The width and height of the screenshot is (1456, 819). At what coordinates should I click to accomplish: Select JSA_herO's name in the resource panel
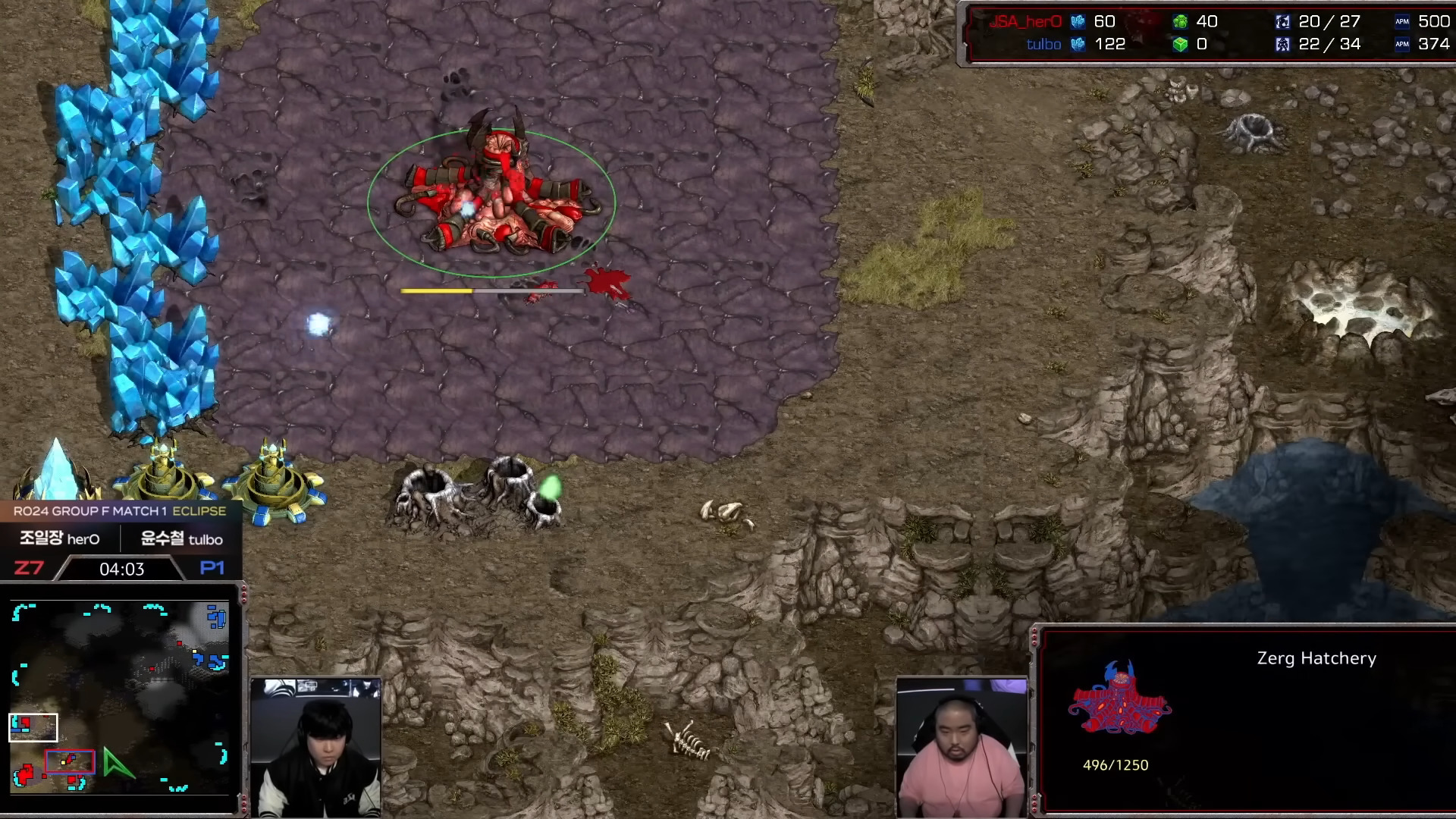click(x=1025, y=22)
